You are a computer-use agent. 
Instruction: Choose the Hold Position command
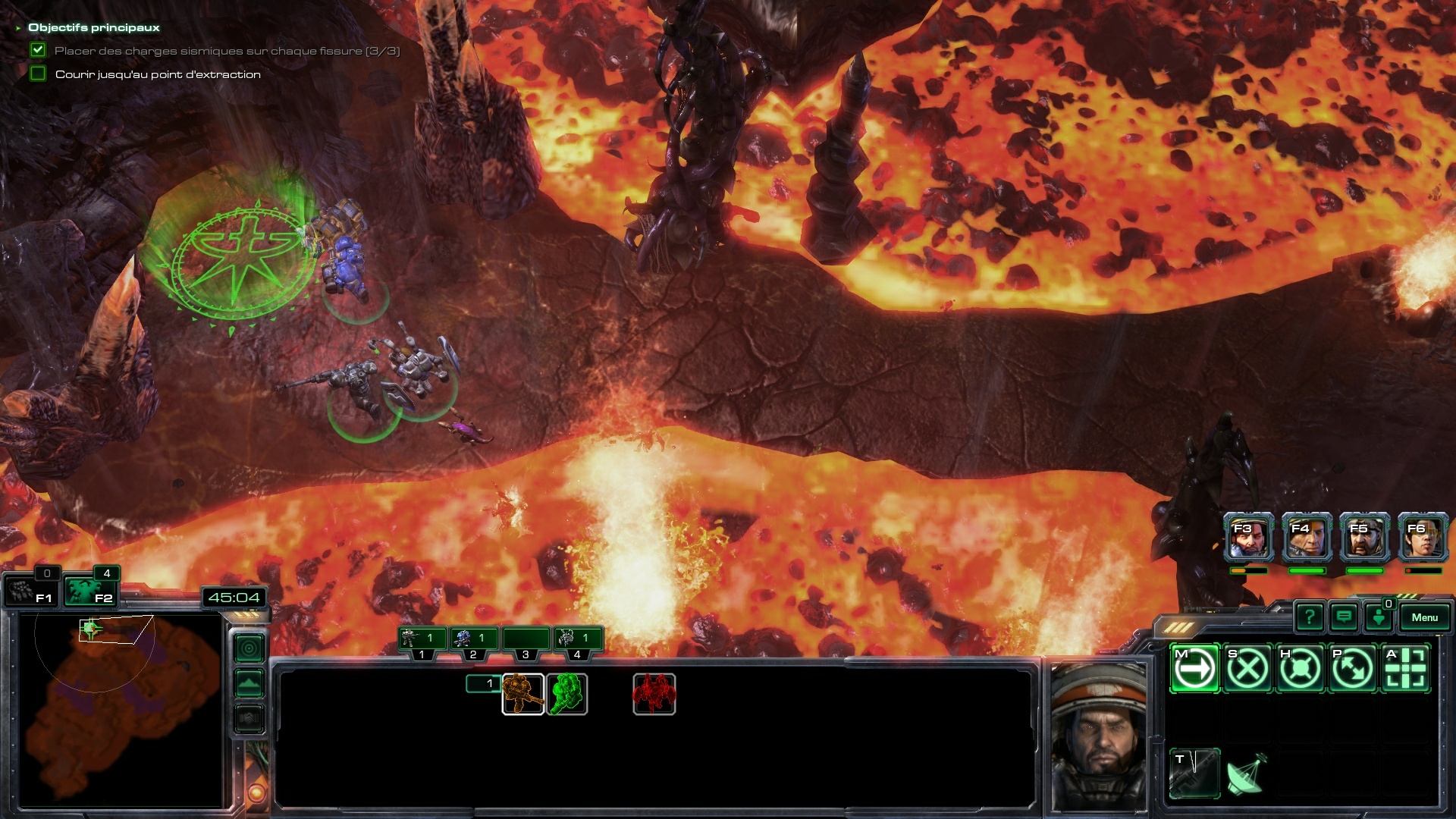coord(1300,668)
